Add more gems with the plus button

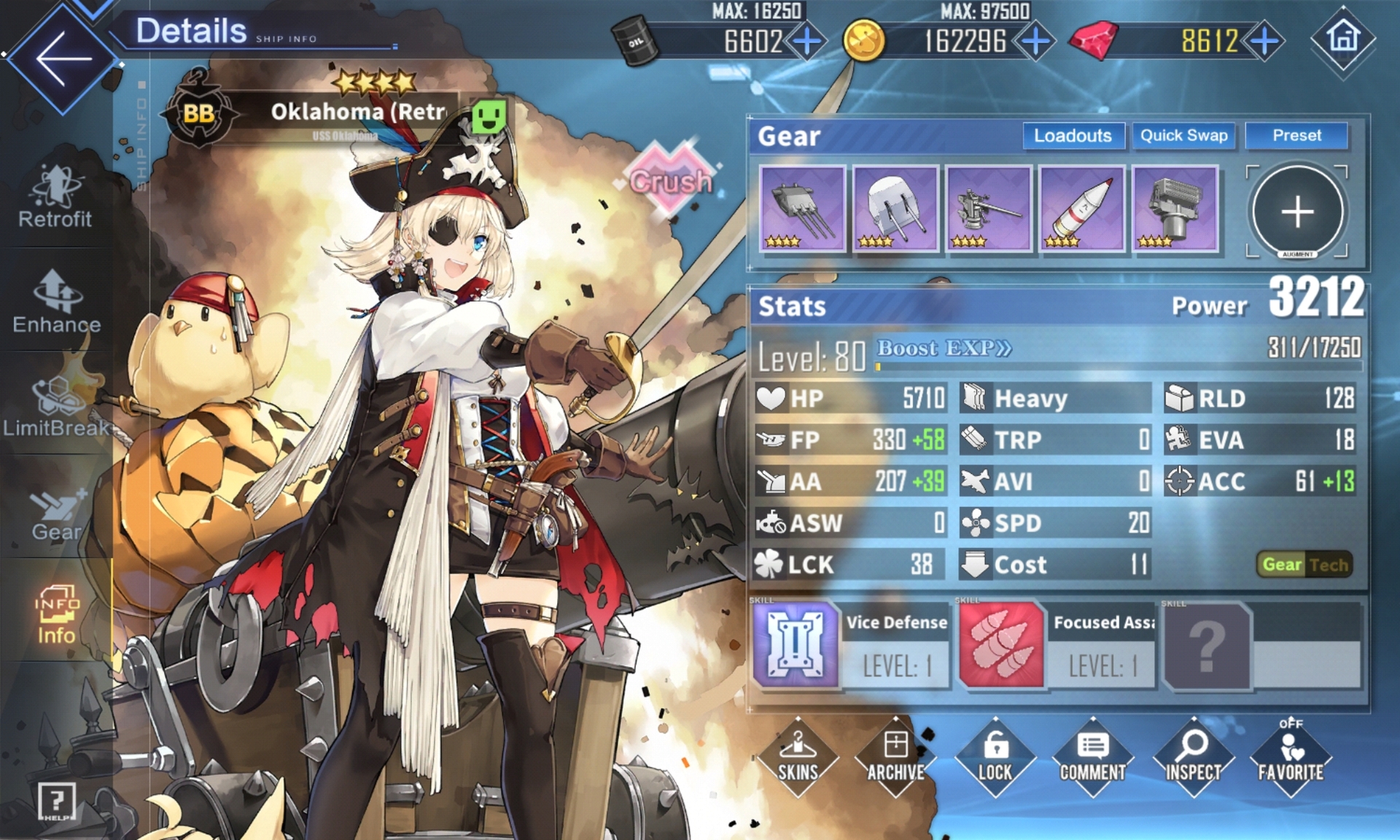click(x=1264, y=41)
